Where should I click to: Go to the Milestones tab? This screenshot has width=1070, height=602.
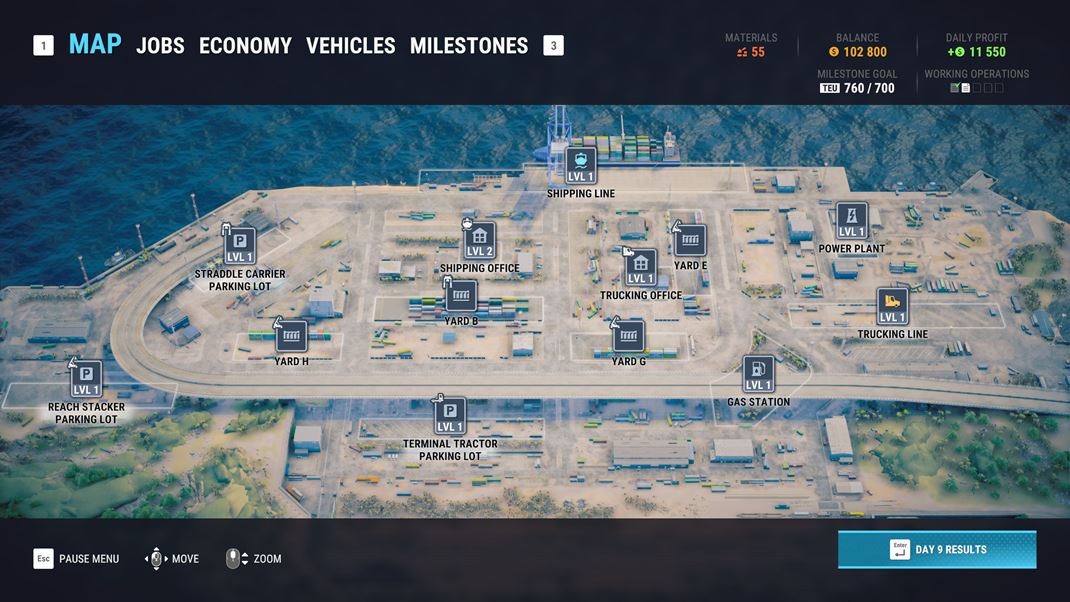point(468,46)
